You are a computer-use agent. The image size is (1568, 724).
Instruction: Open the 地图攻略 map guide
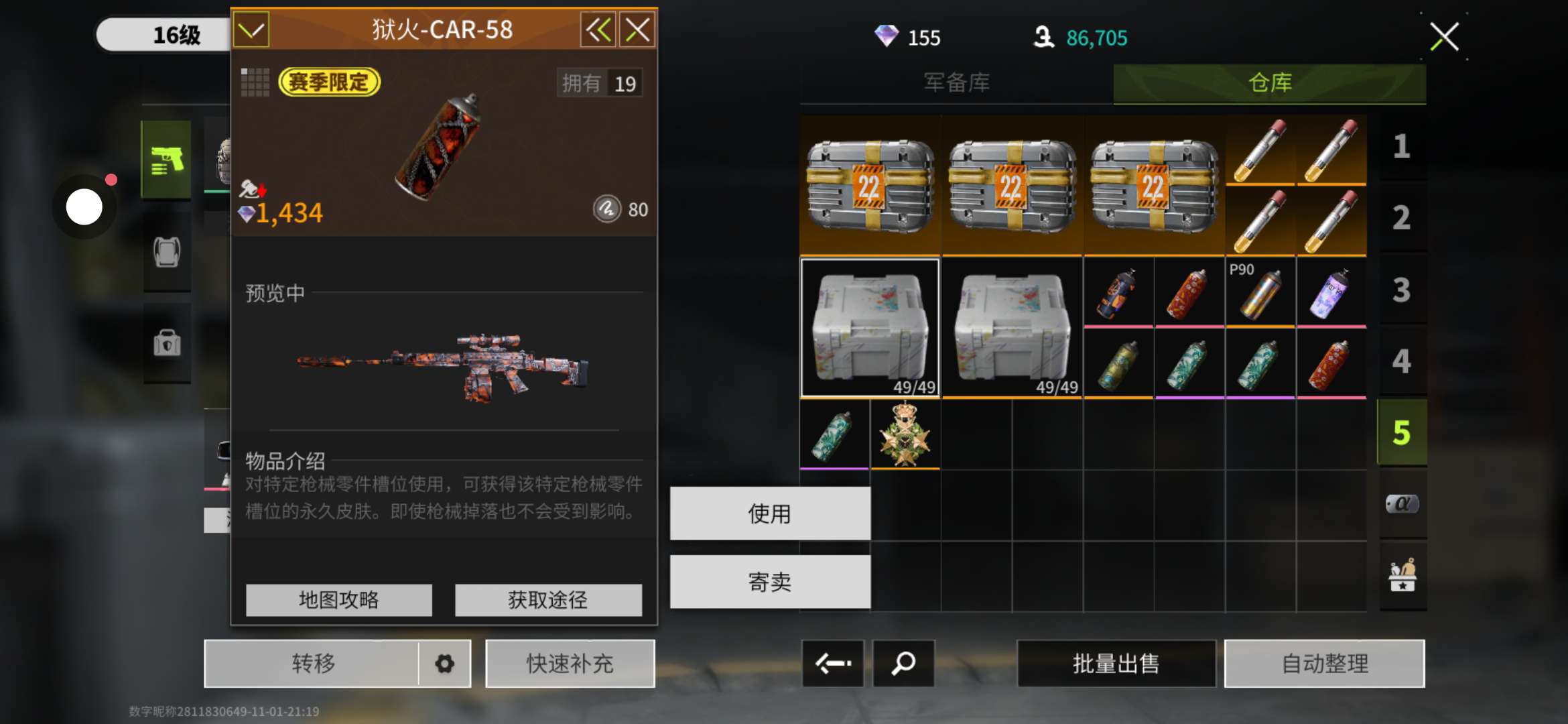pyautogui.click(x=338, y=599)
